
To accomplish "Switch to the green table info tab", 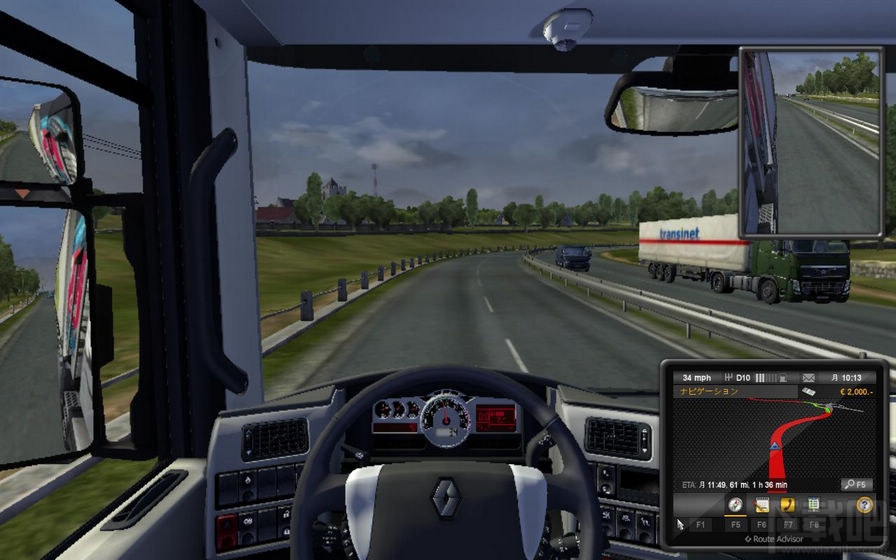I will (x=813, y=505).
